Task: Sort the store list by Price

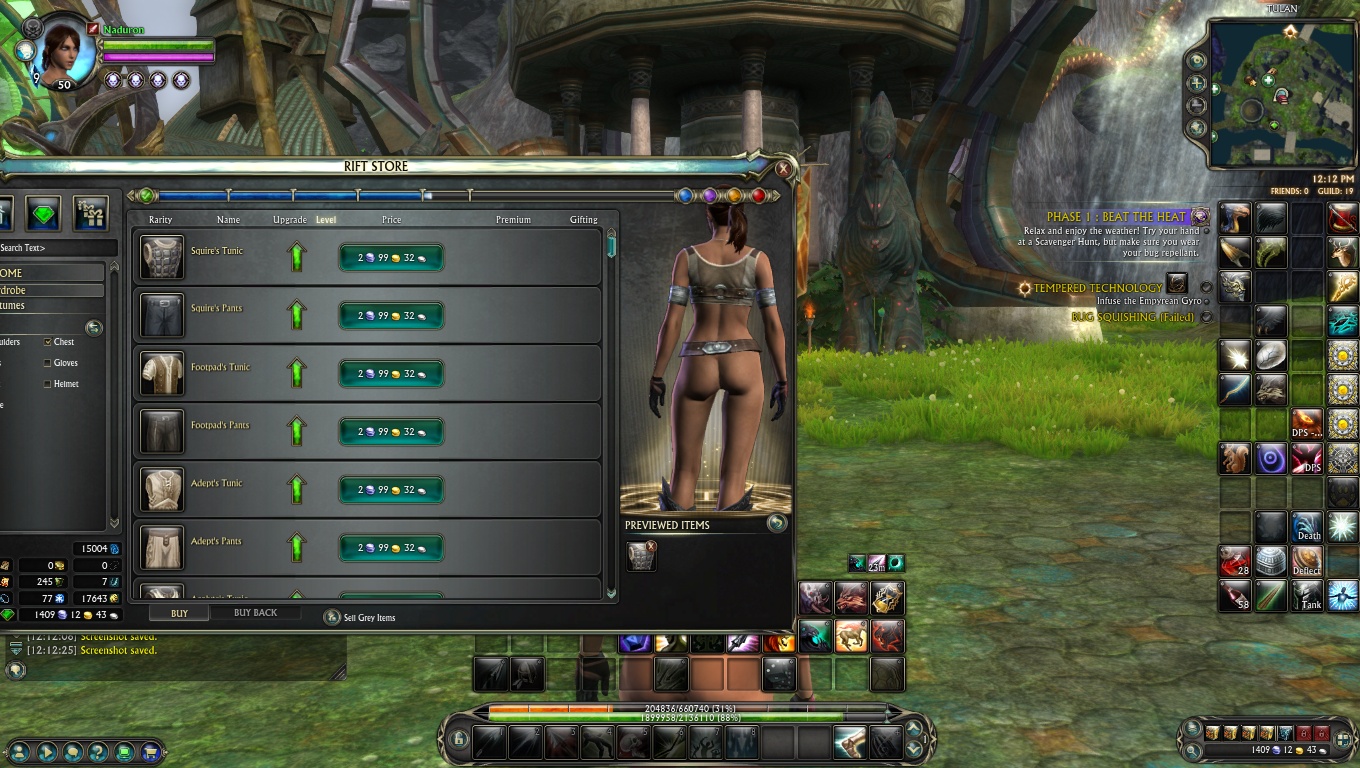Action: pos(391,220)
